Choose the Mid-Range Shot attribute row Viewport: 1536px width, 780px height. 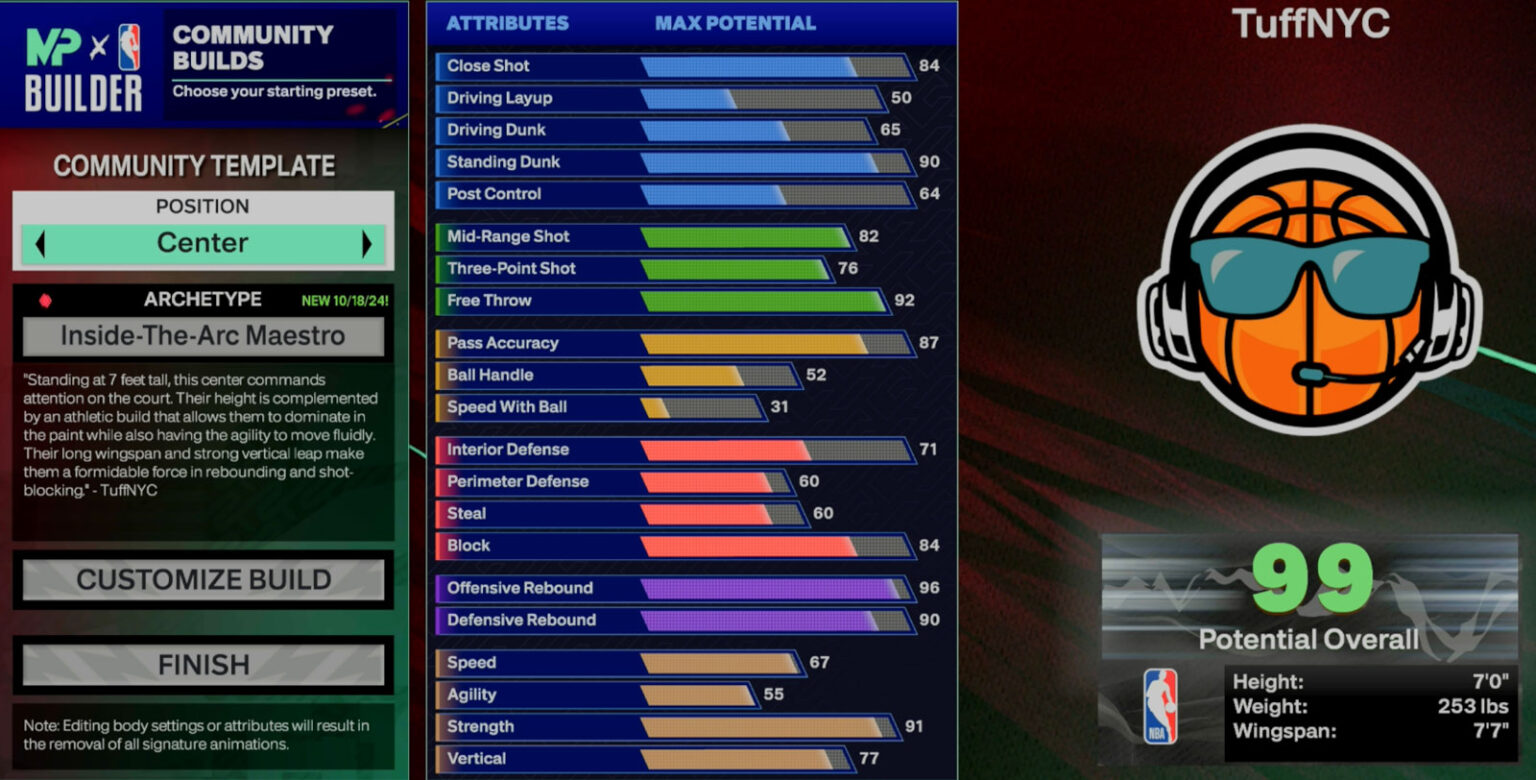643,237
